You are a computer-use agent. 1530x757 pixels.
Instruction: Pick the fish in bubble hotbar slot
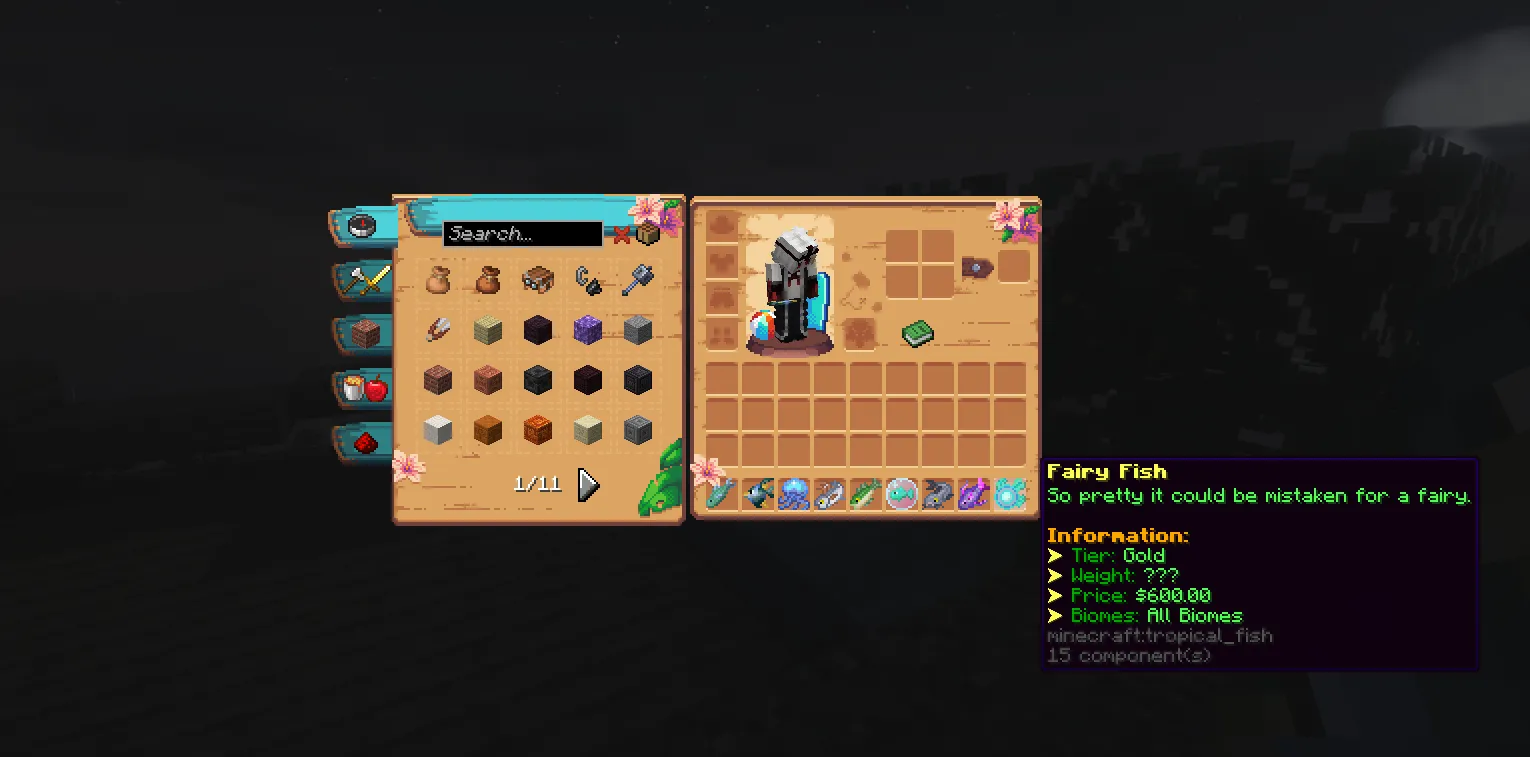click(x=901, y=493)
